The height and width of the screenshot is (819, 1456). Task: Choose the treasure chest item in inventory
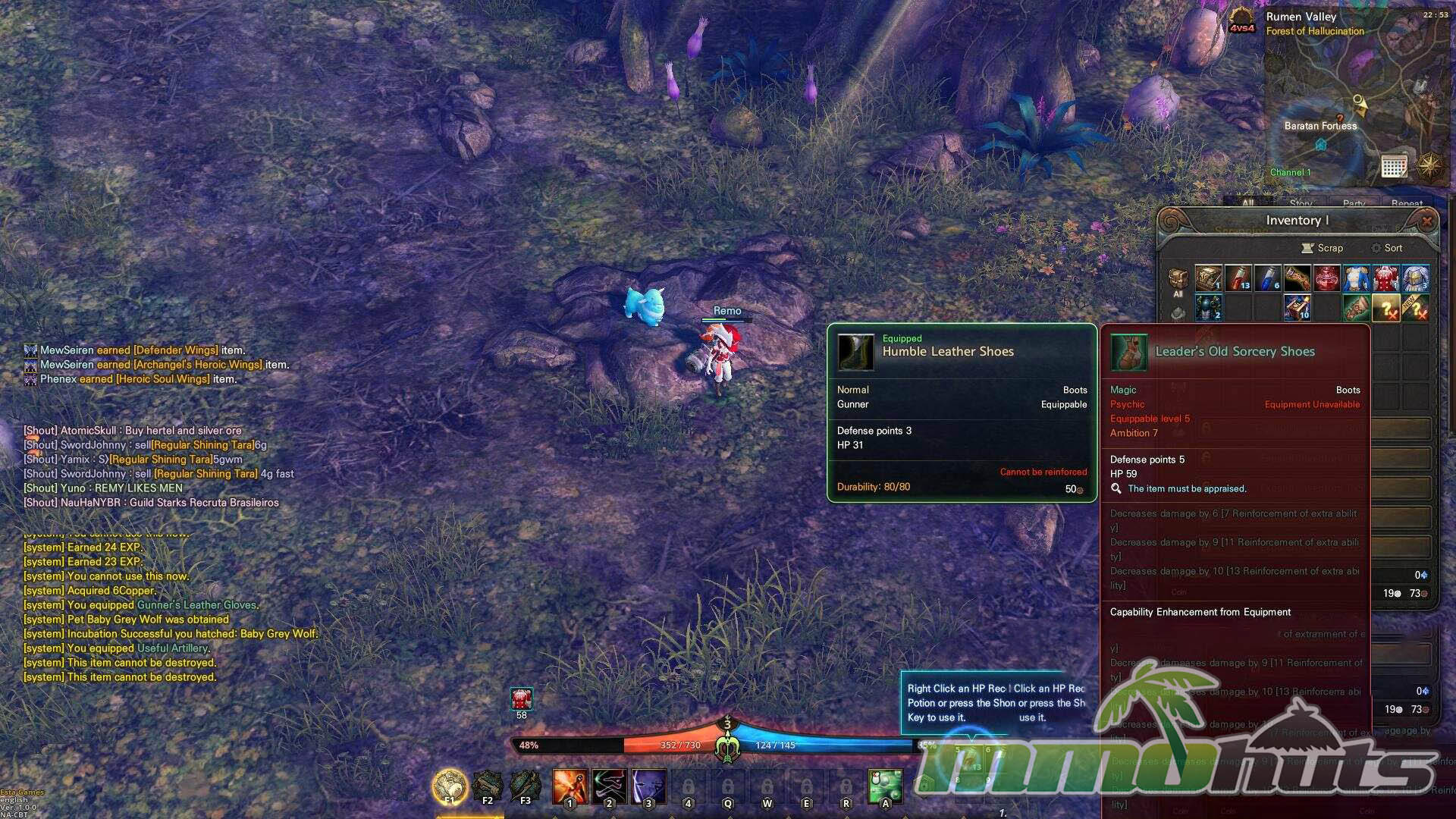[1208, 278]
